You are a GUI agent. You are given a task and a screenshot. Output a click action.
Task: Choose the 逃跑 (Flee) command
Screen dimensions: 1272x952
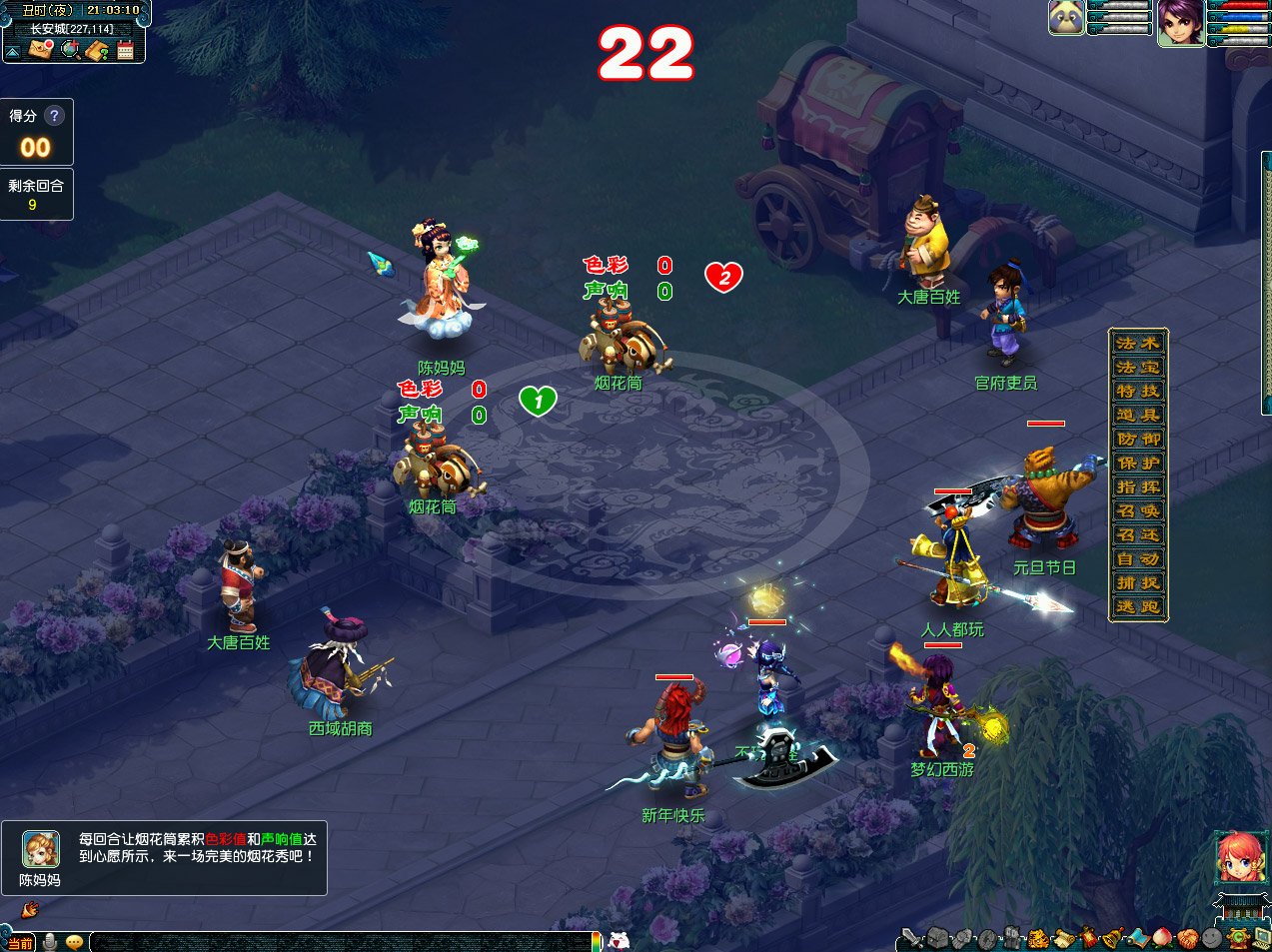(1138, 607)
